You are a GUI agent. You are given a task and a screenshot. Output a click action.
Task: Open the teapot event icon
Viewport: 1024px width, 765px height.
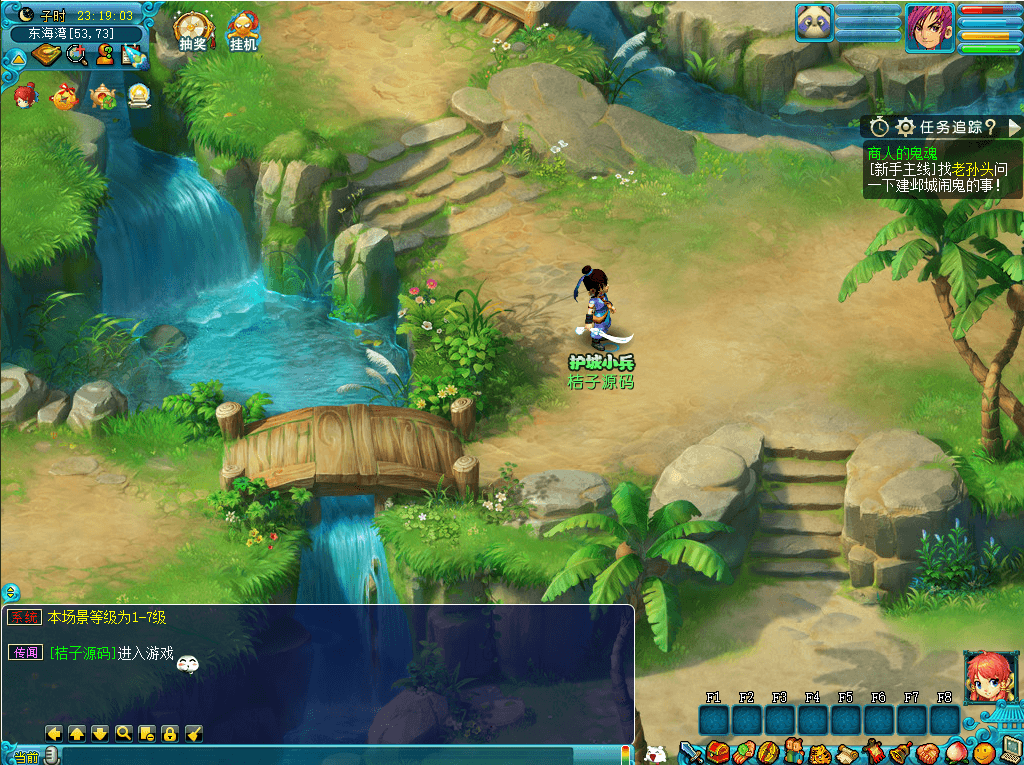pos(103,97)
